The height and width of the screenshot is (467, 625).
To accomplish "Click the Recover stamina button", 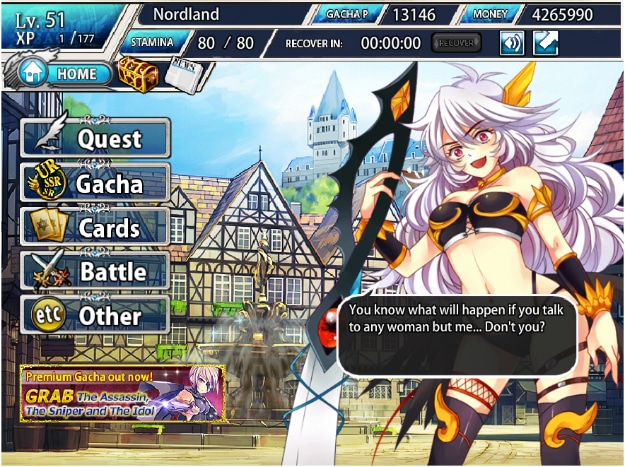I will pos(457,43).
